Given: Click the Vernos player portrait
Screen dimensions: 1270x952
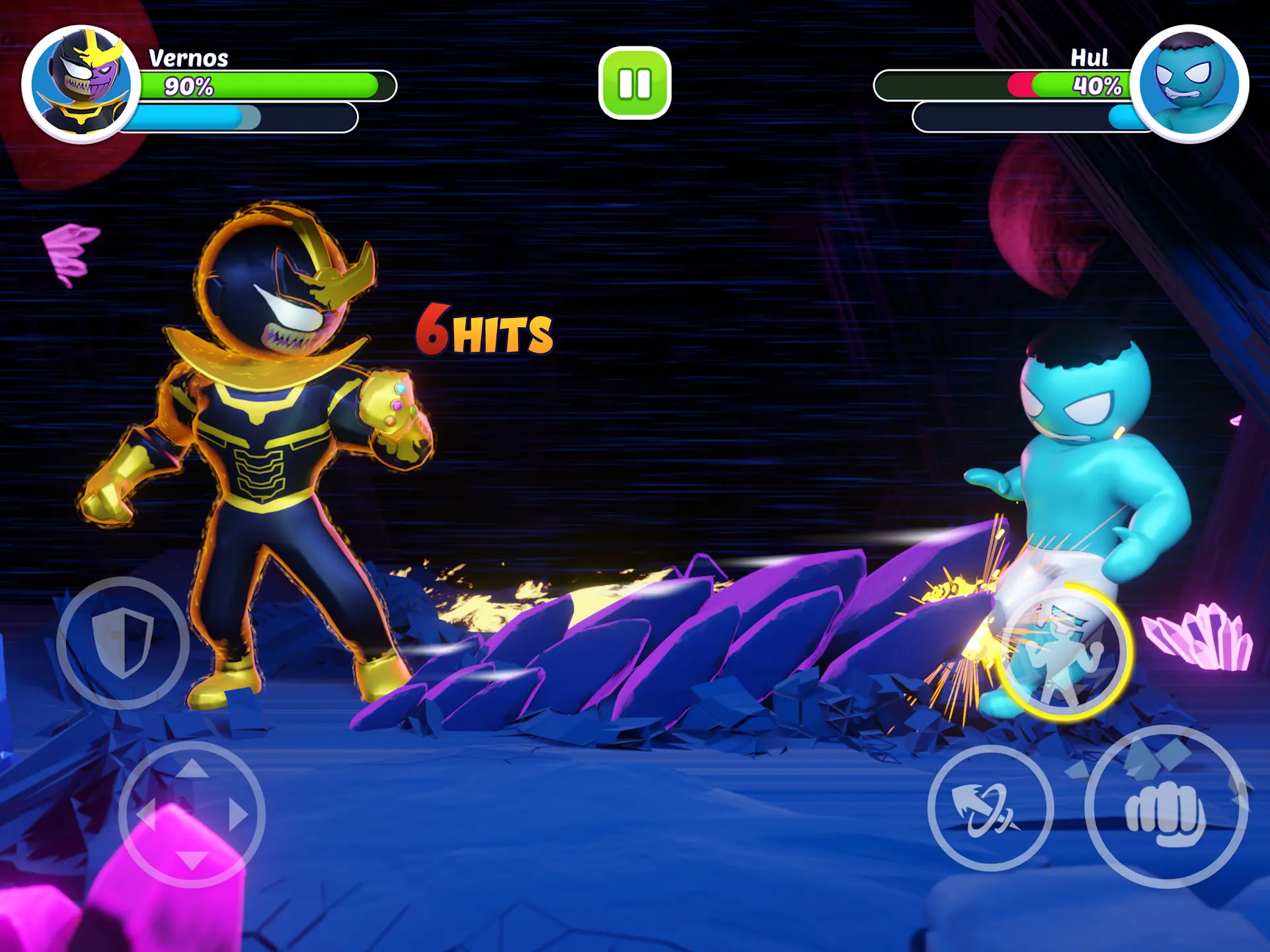Looking at the screenshot, I should click(x=81, y=84).
